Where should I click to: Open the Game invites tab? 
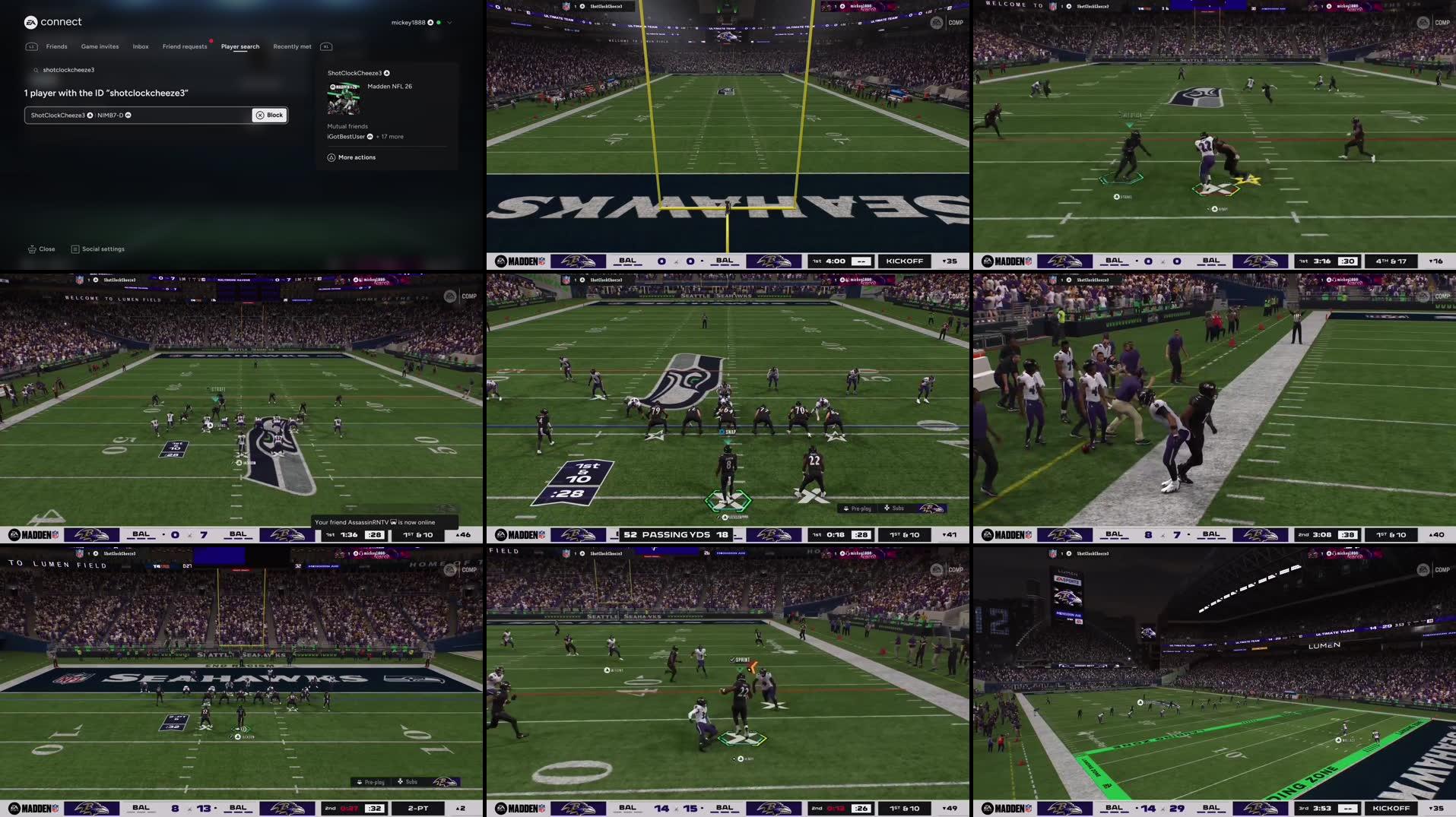[x=100, y=47]
